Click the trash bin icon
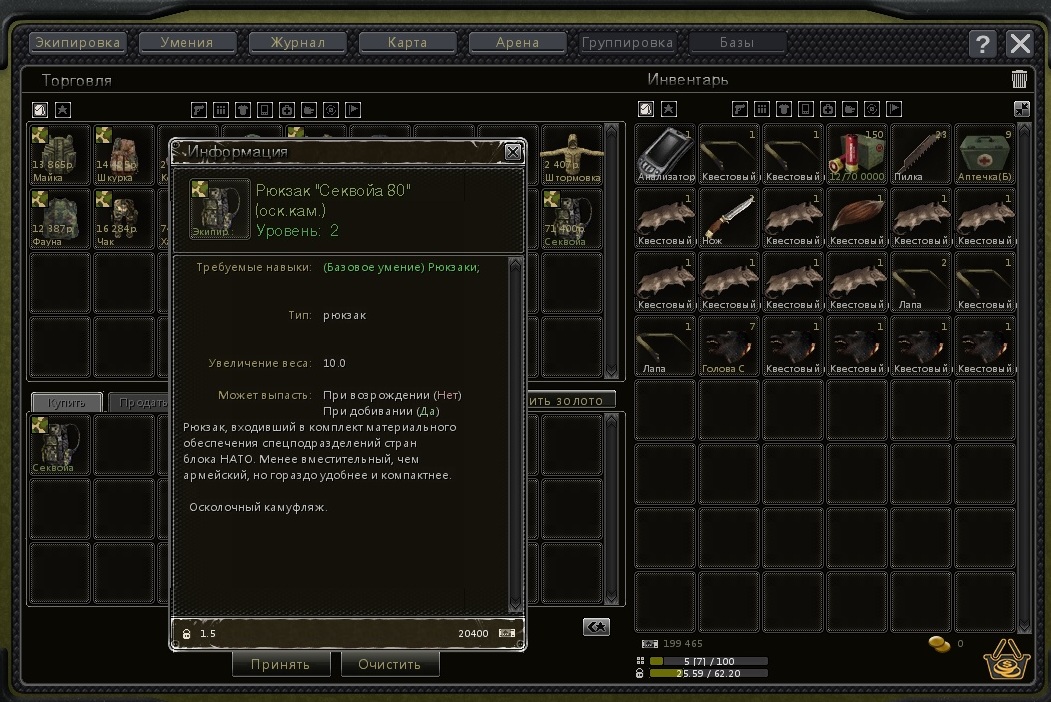The width and height of the screenshot is (1051, 702). click(1019, 80)
